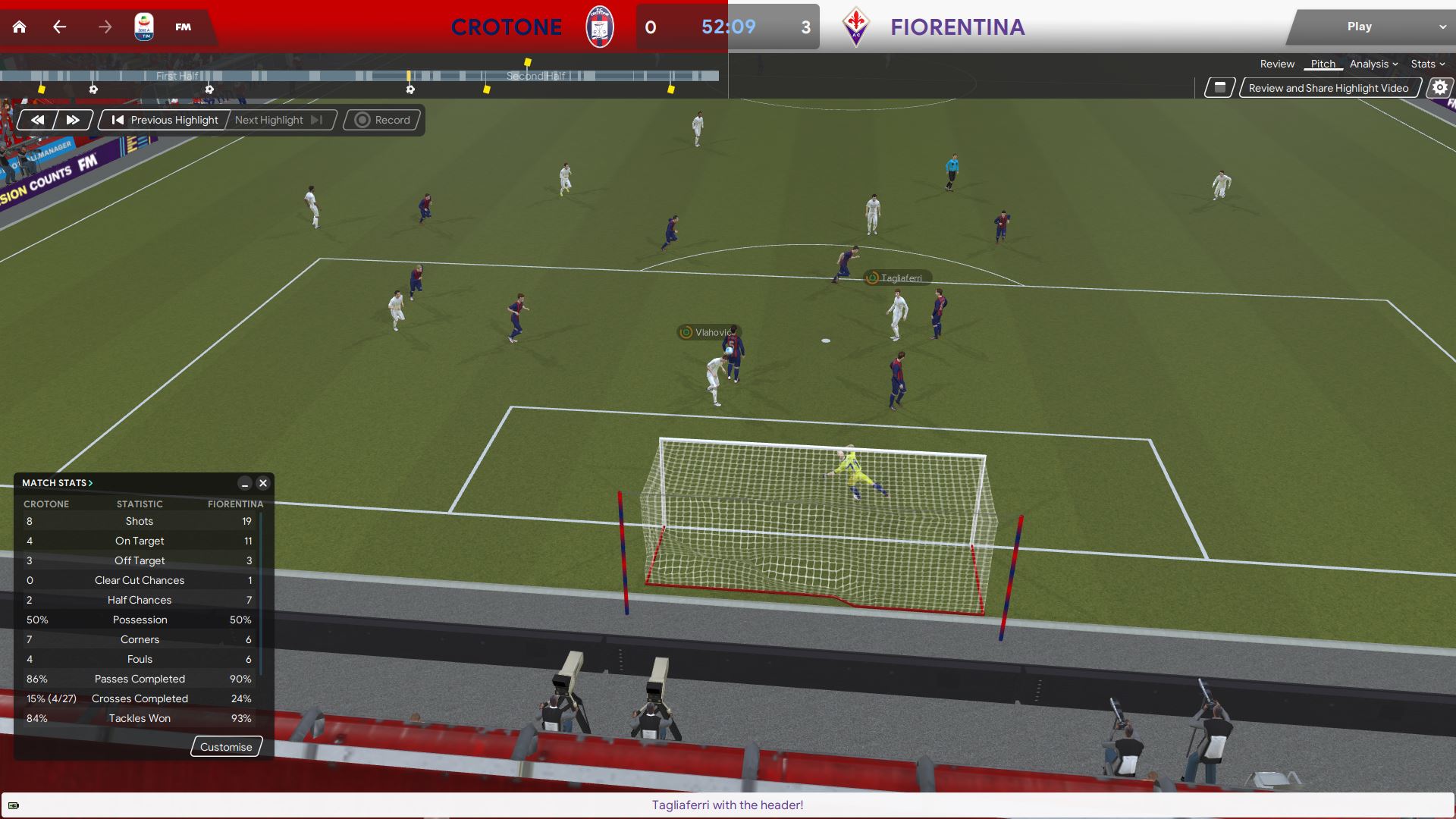Navigate back with the left arrow
1456x819 pixels.
click(x=60, y=27)
